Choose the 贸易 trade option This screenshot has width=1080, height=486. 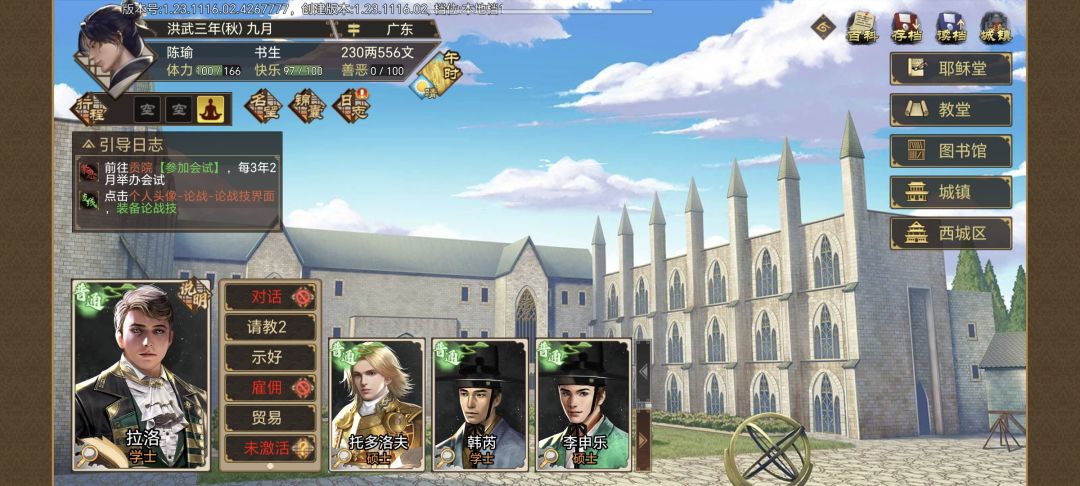(x=268, y=418)
